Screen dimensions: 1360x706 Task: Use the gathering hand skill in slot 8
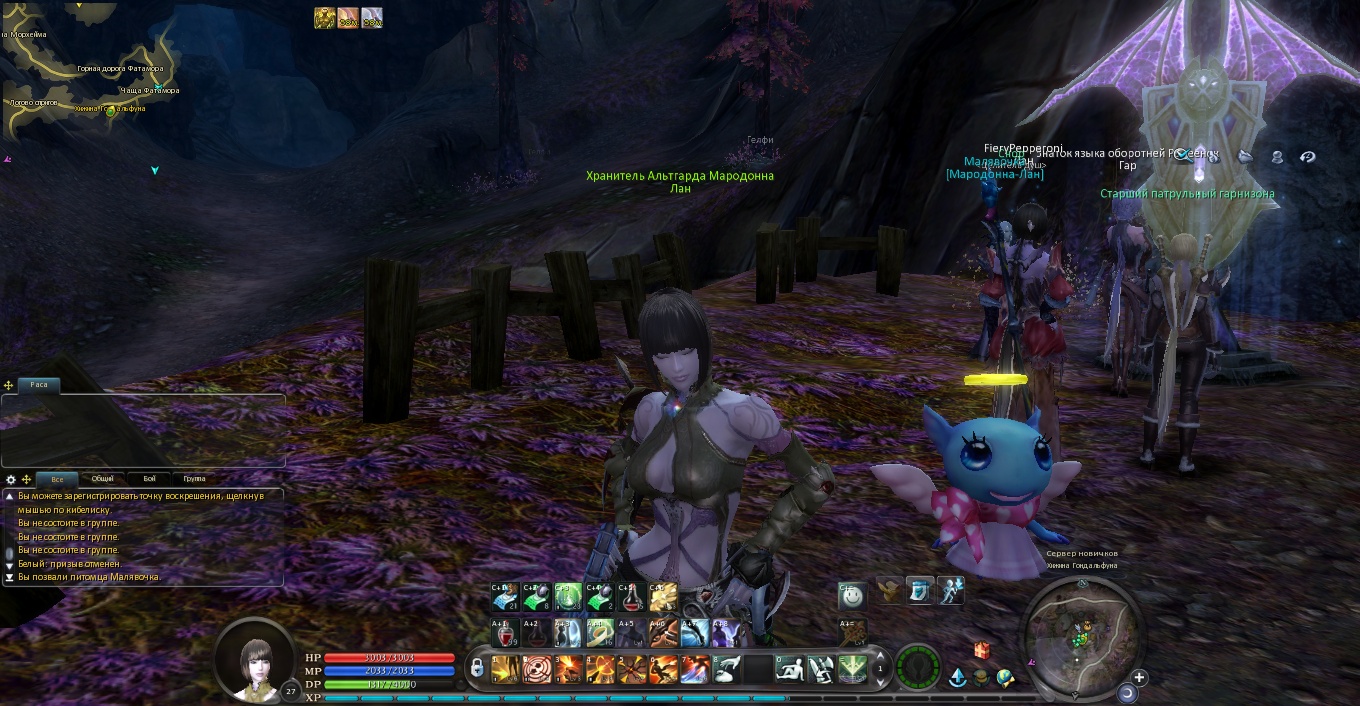[x=727, y=668]
